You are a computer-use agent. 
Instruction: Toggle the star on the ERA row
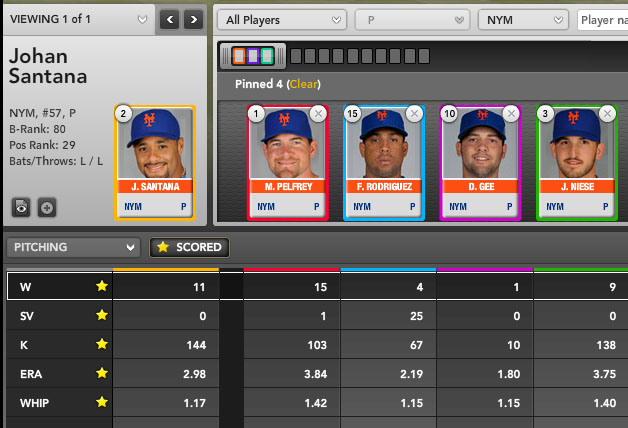(x=101, y=372)
